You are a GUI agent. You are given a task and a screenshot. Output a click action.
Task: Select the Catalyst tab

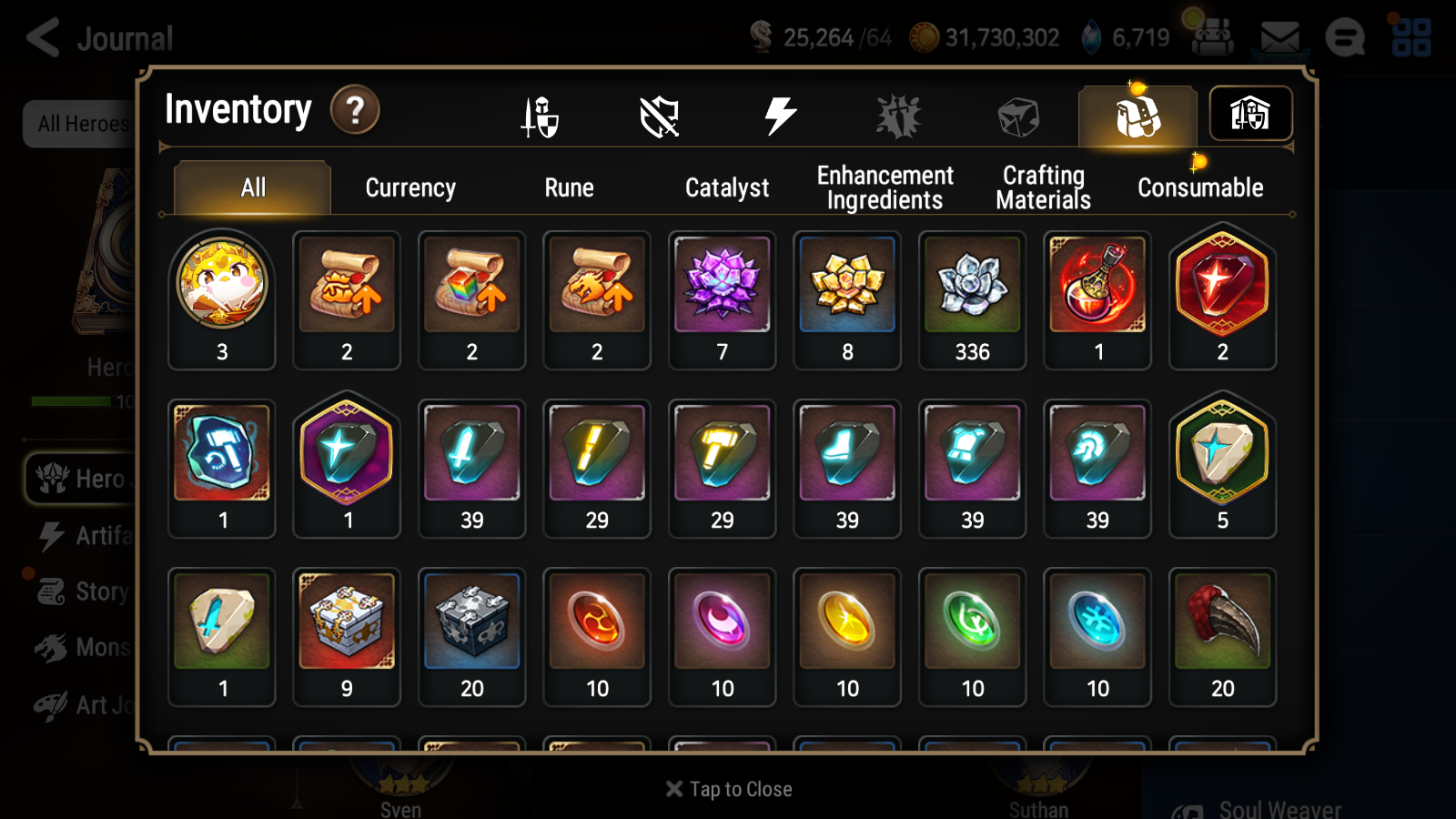725,187
